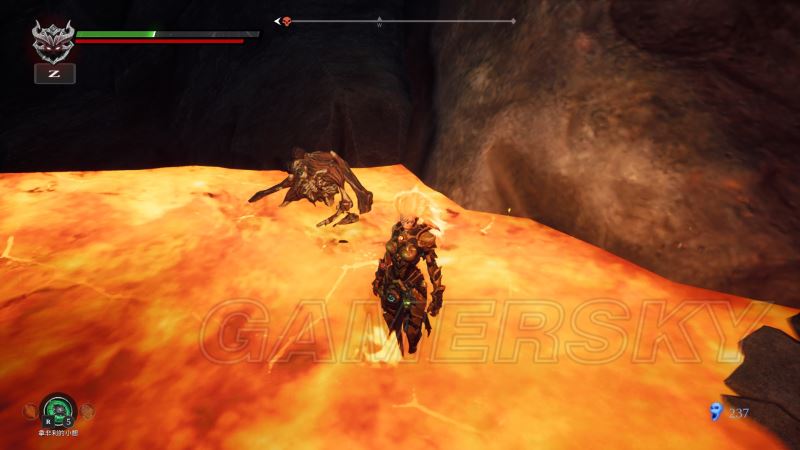Viewport: 800px width, 450px height.
Task: Click the horned demon mask portrait
Action: pyautogui.click(x=53, y=41)
